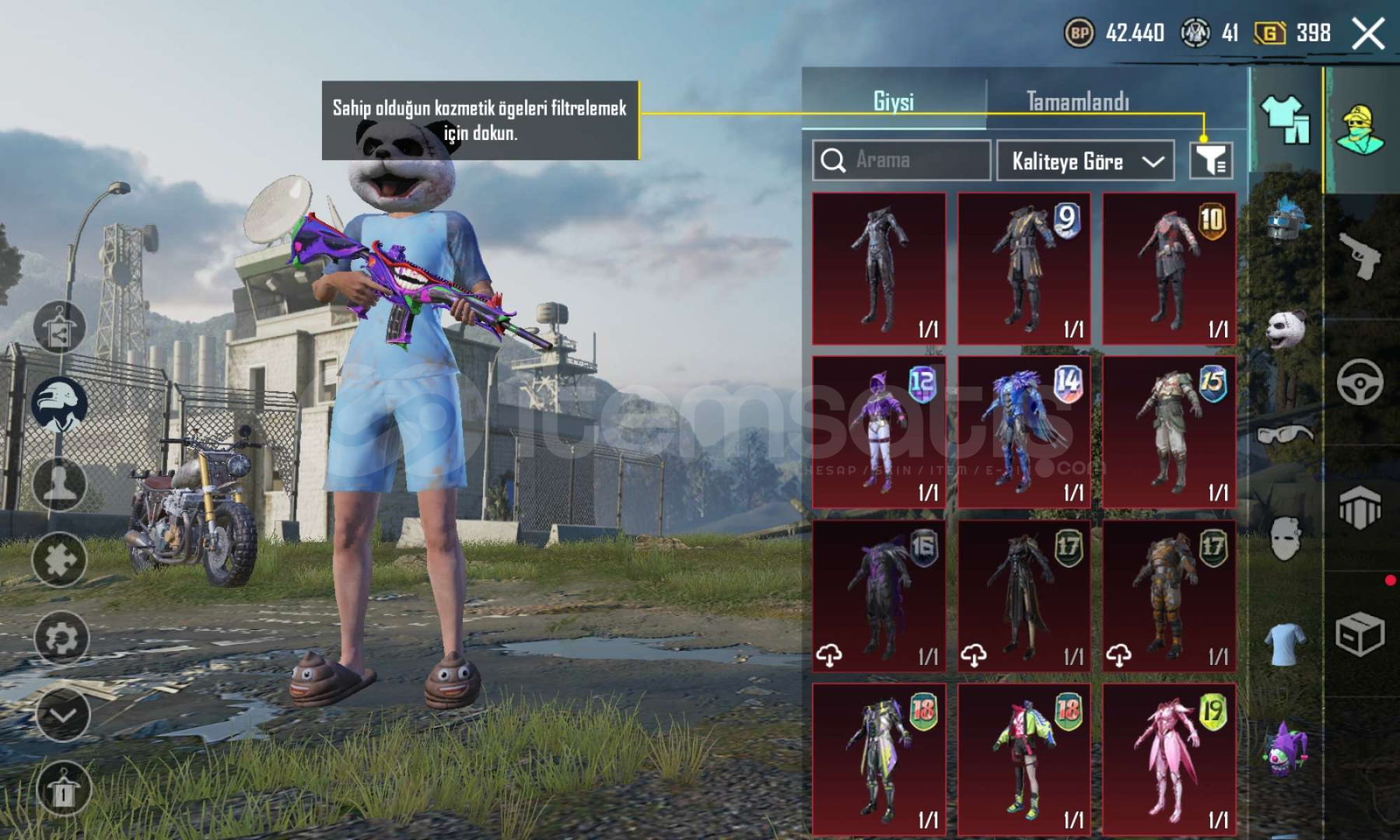Select the pink fairy outfit numbered 19
This screenshot has width=1400, height=840.
click(x=1169, y=759)
